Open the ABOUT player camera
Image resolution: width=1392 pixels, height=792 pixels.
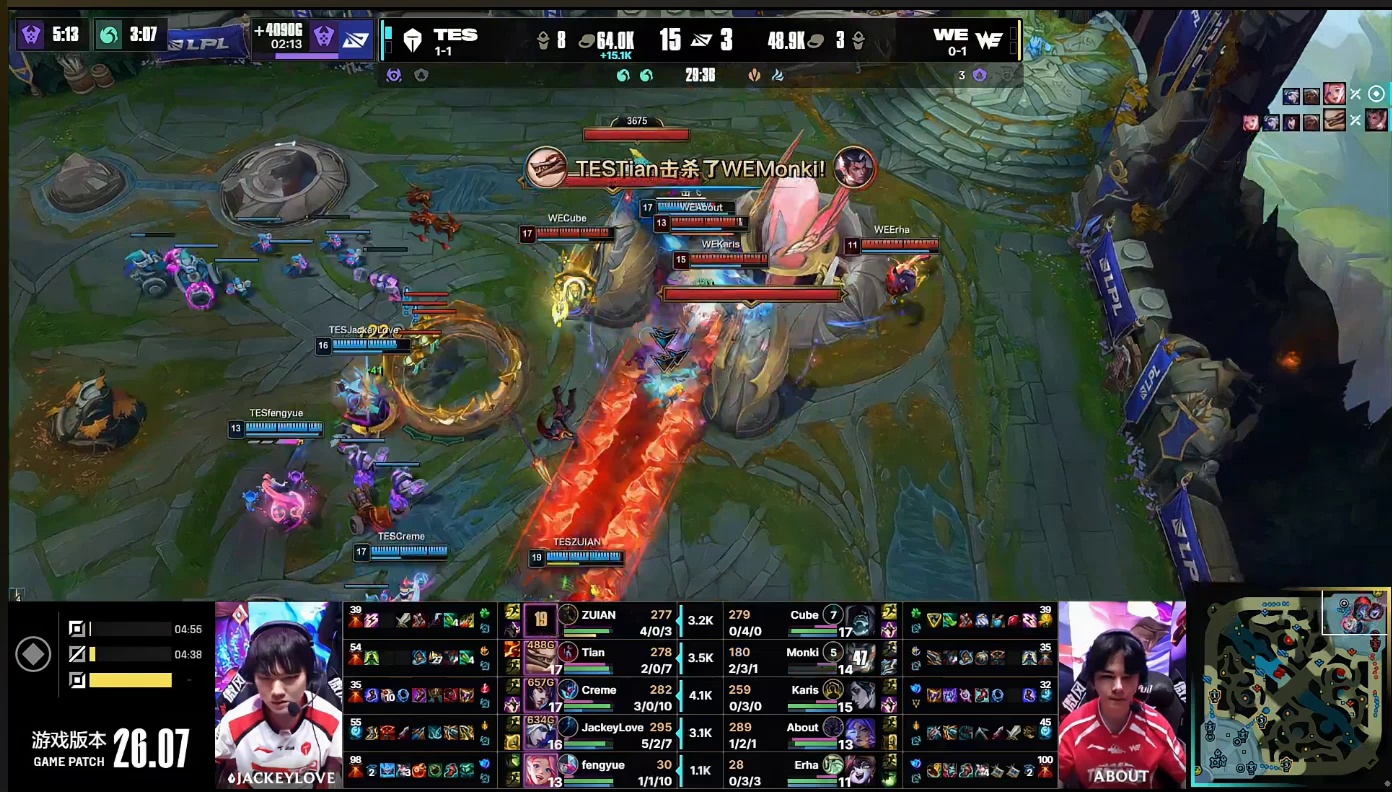click(1121, 694)
